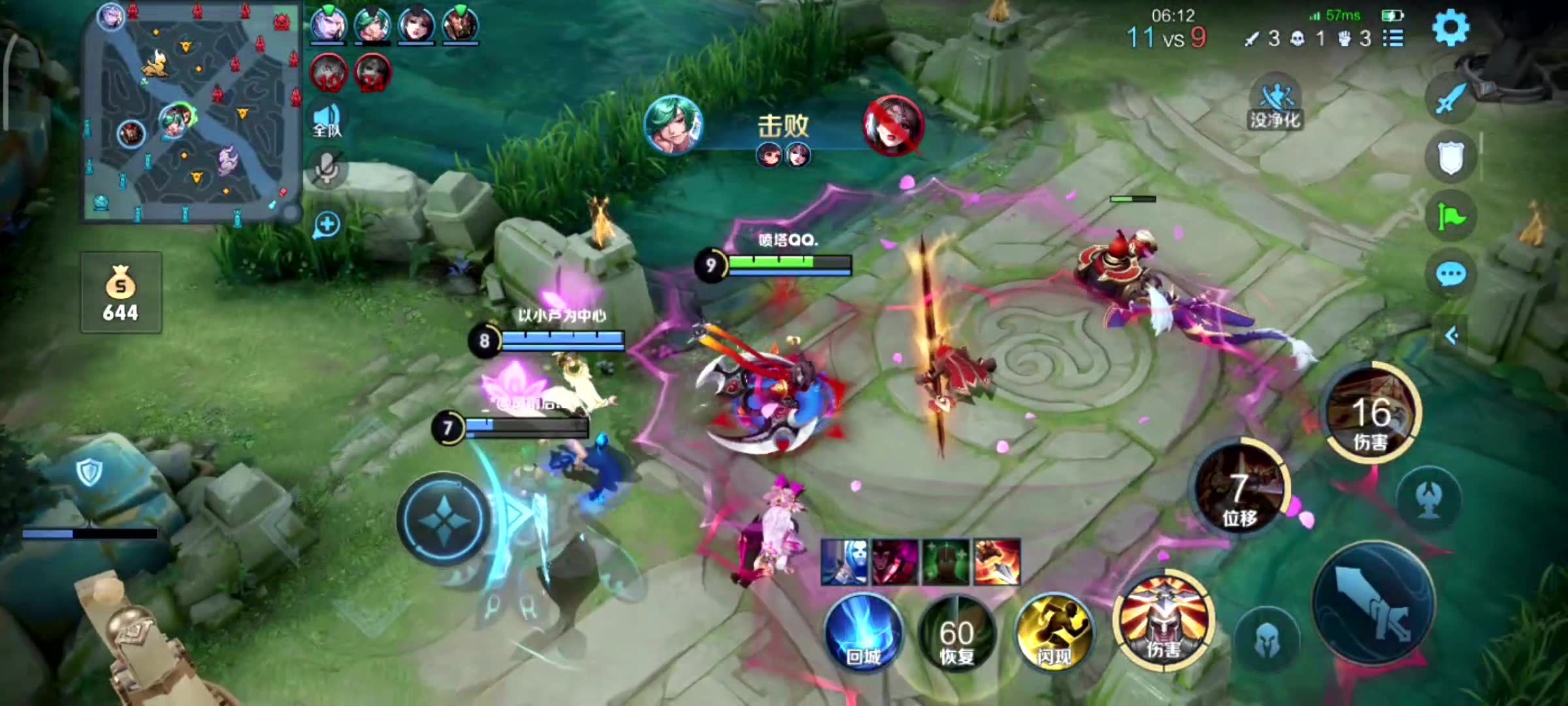The width and height of the screenshot is (1568, 706).
Task: Select the attack sword signal
Action: (x=1450, y=99)
